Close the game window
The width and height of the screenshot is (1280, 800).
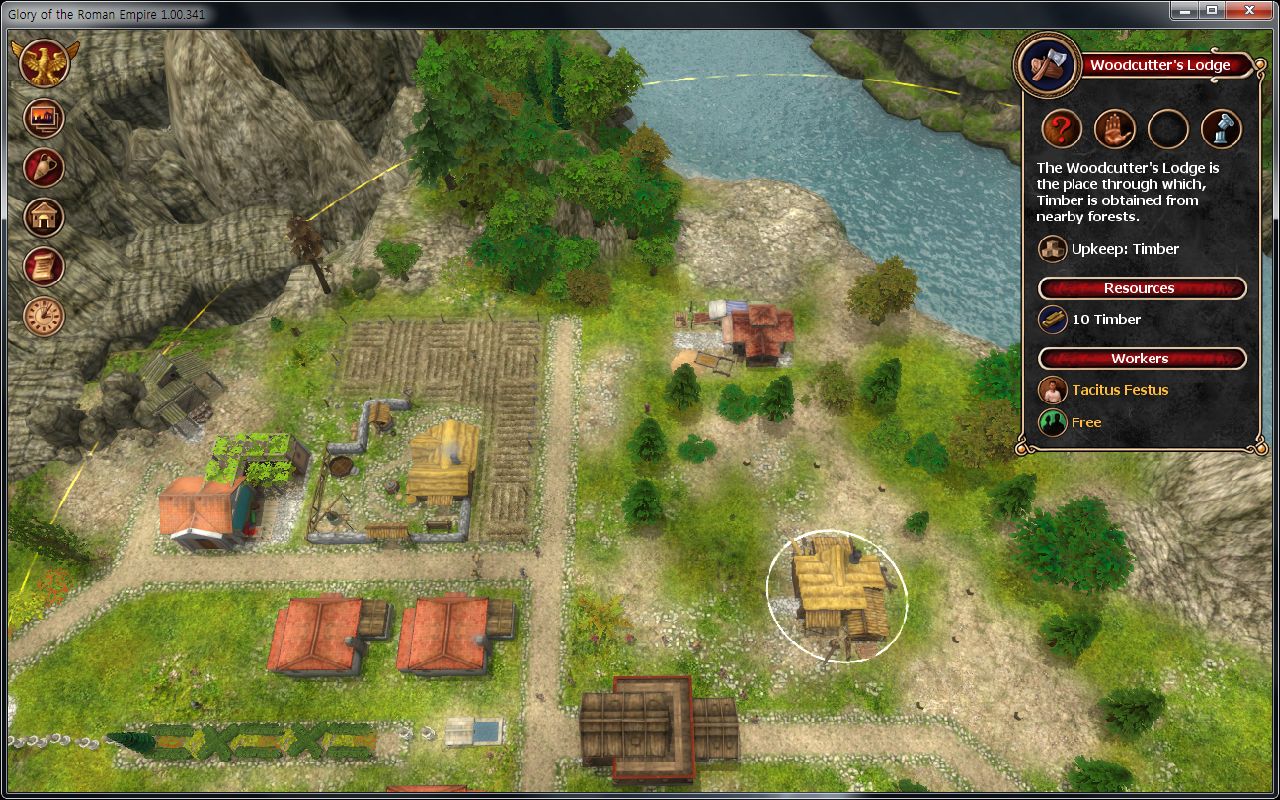(x=1250, y=10)
